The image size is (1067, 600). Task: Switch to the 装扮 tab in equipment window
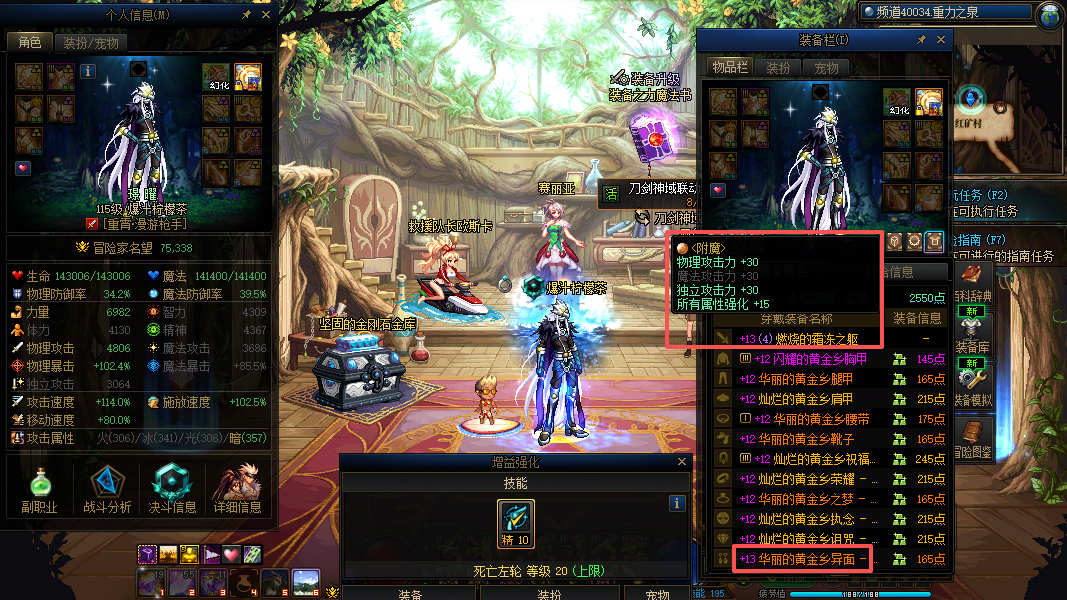coord(778,67)
